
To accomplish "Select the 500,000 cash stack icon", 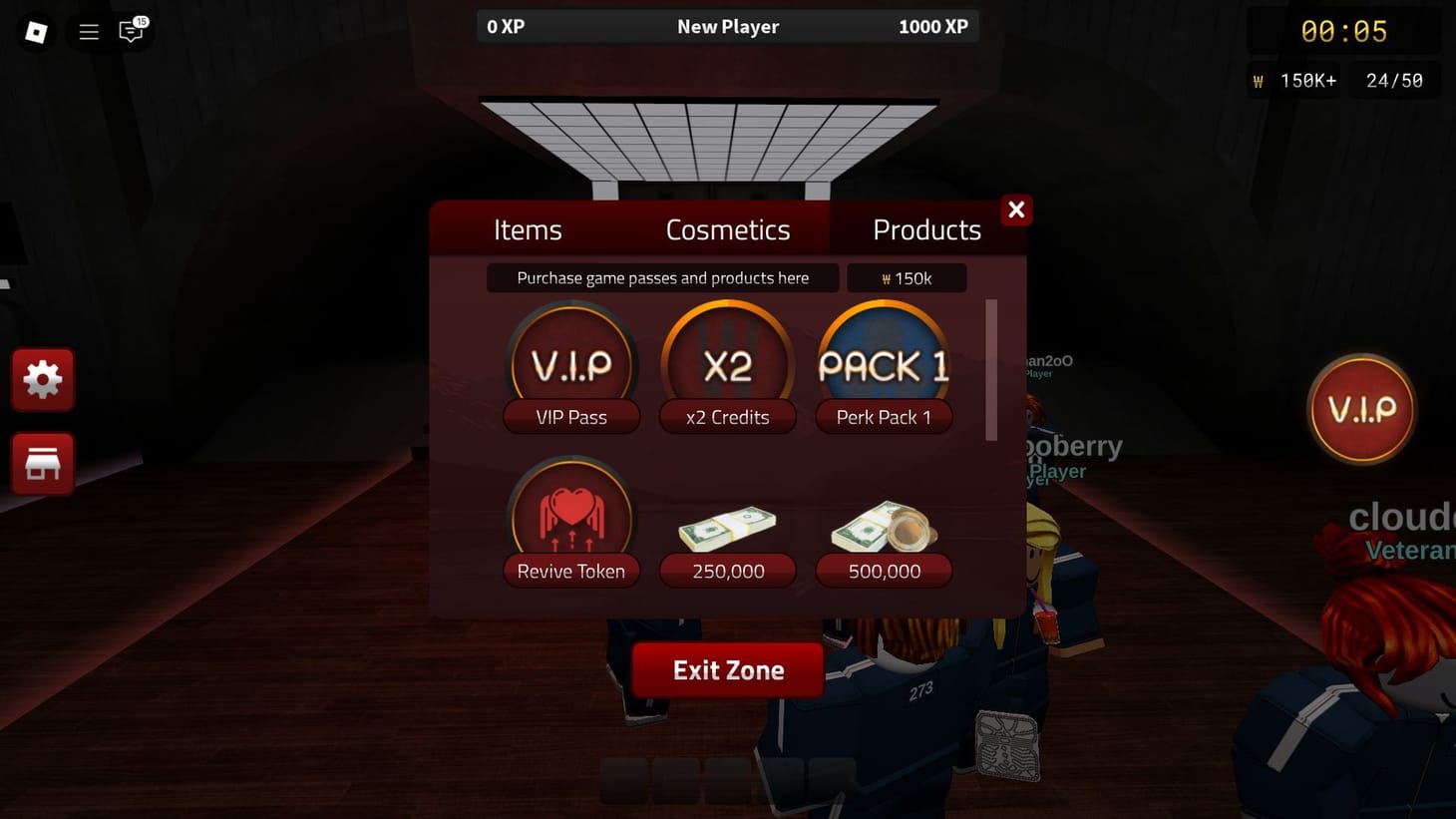I will 884,529.
